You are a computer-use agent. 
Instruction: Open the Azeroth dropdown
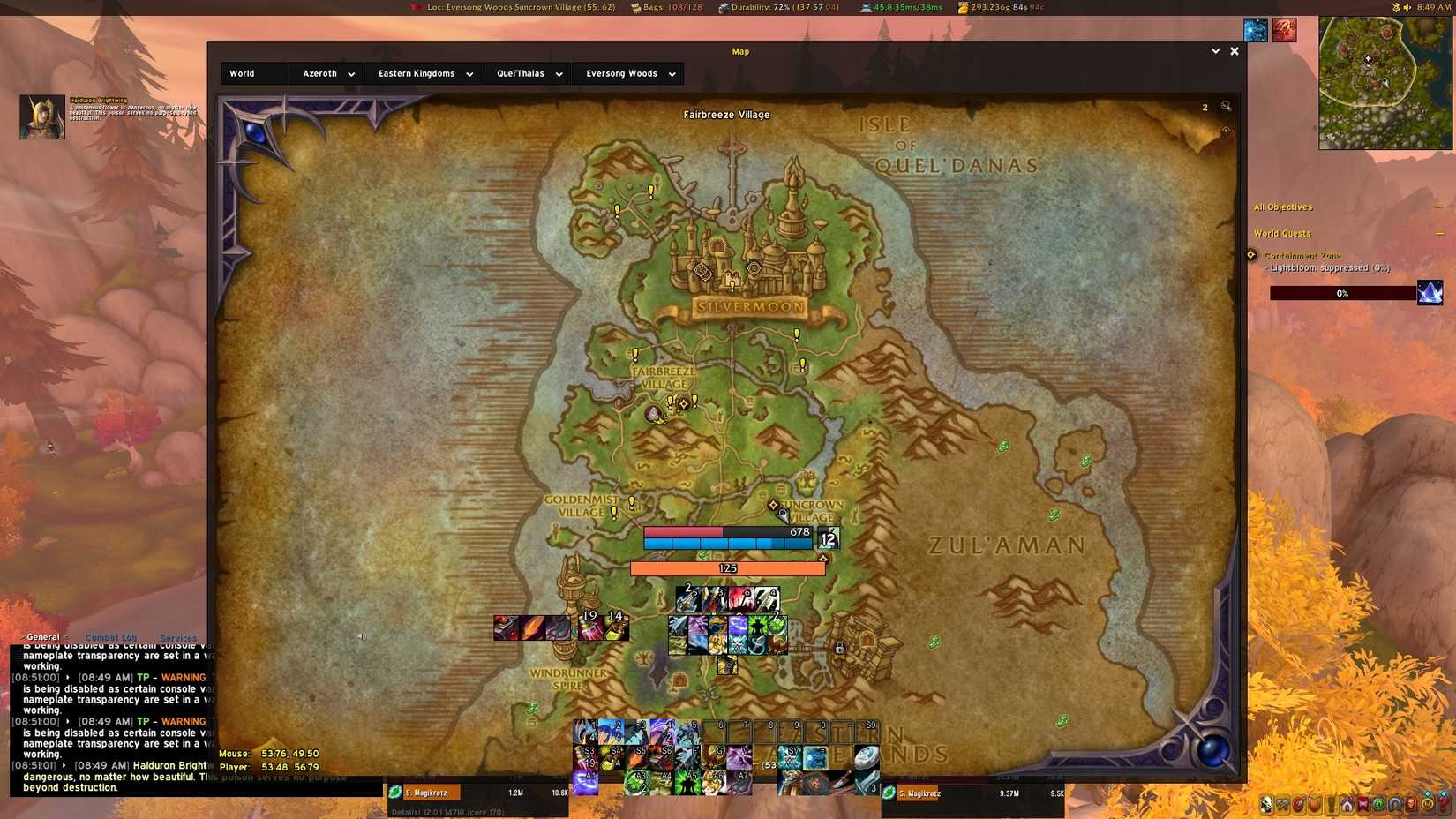(x=326, y=73)
